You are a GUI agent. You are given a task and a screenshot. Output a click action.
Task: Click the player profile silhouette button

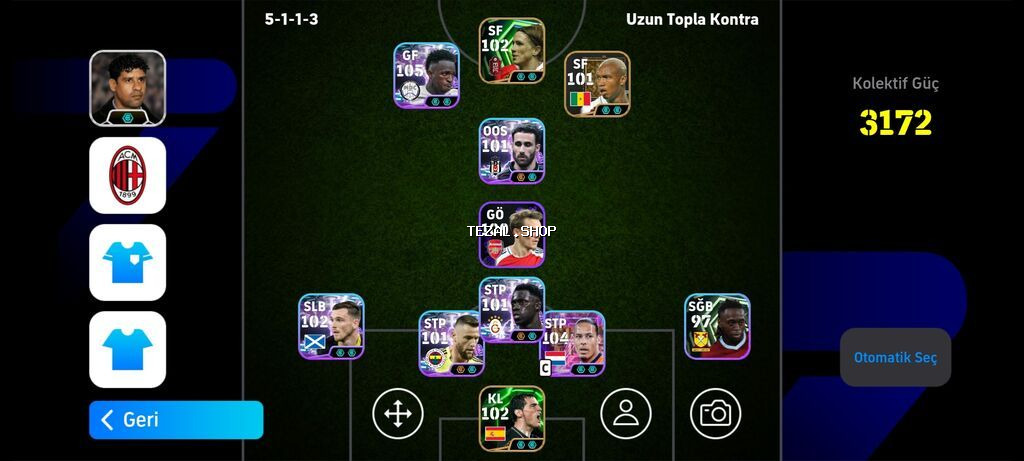coord(626,413)
